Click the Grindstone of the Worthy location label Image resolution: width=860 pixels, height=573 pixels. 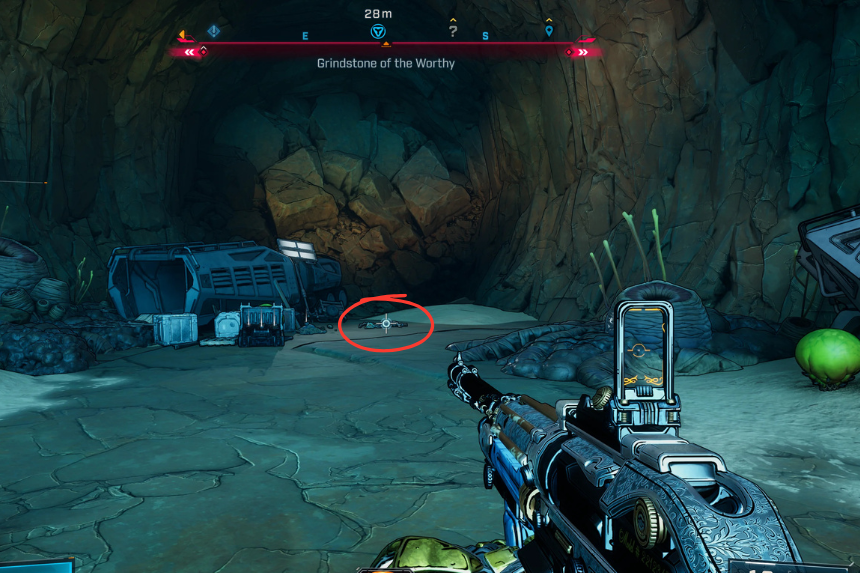click(386, 63)
